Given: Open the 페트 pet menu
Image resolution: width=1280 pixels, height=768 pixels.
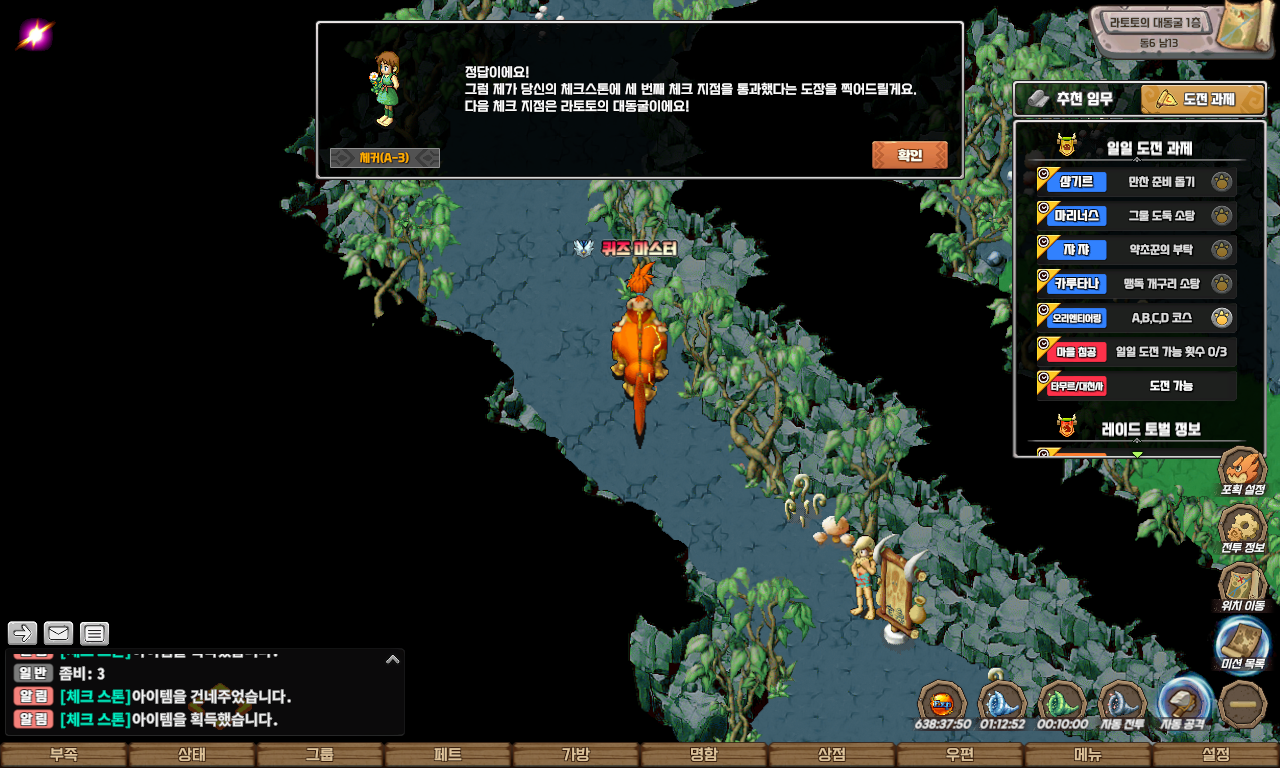Looking at the screenshot, I should (448, 755).
